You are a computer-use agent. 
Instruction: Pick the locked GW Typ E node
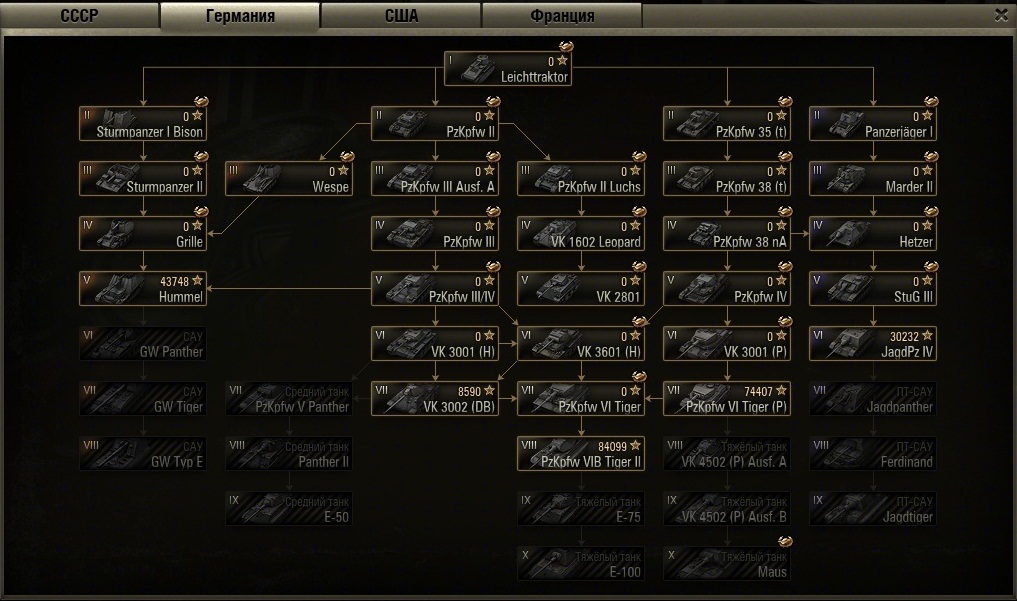tap(143, 453)
